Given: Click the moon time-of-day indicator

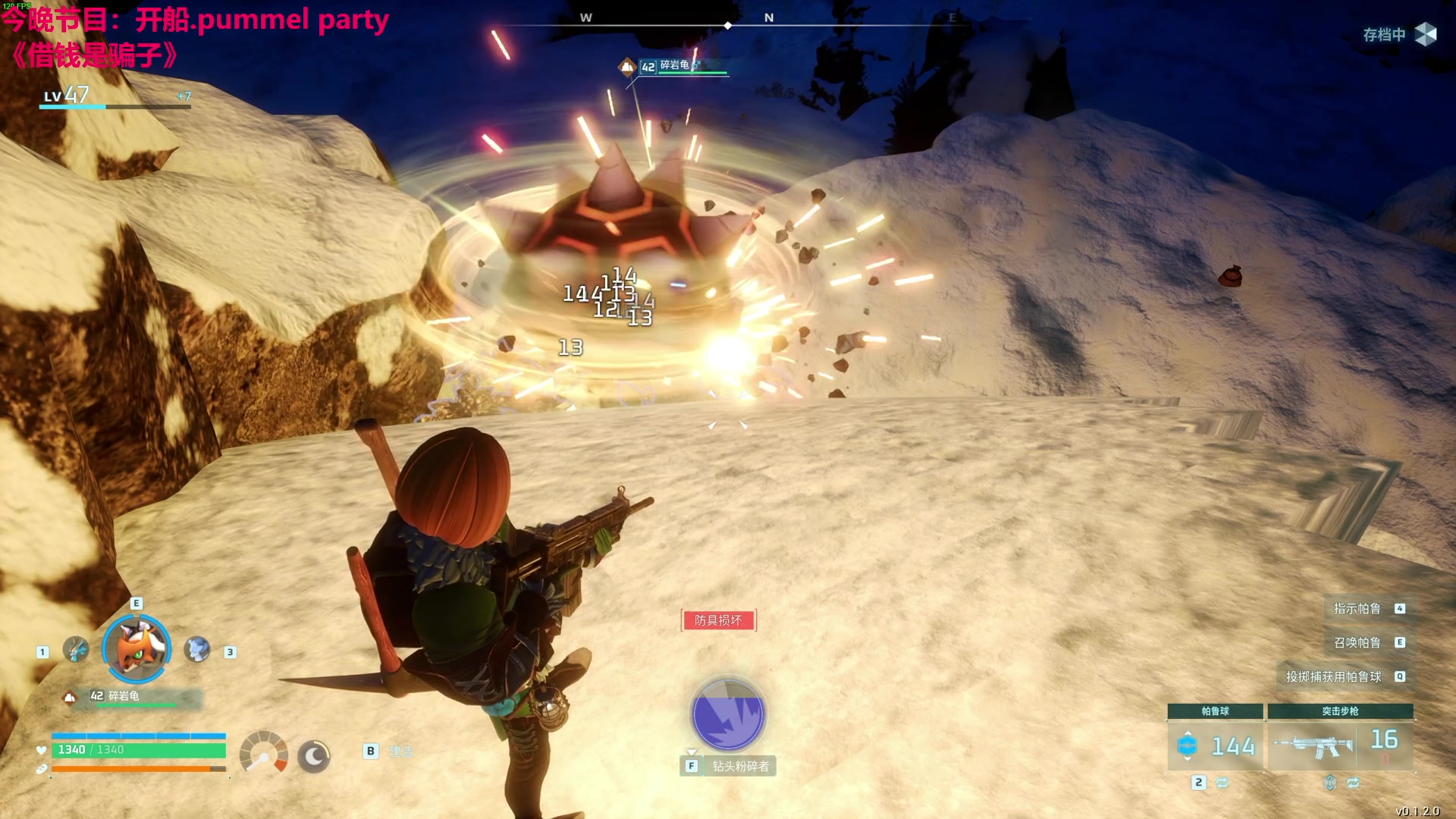Looking at the screenshot, I should pyautogui.click(x=313, y=756).
